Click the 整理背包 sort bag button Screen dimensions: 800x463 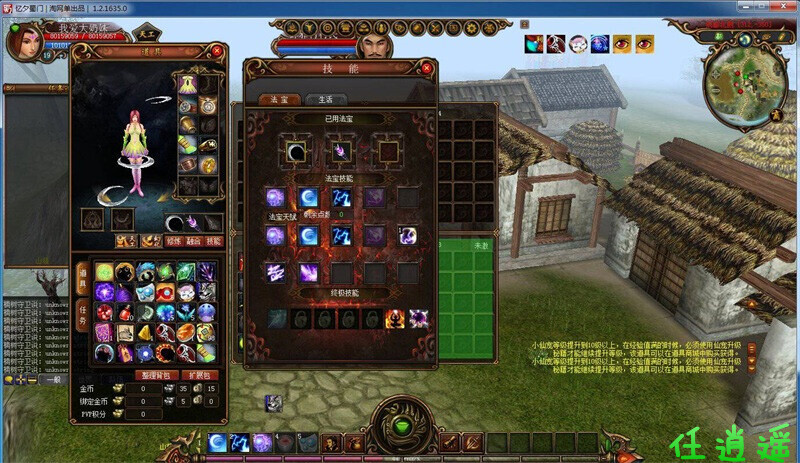[155, 375]
